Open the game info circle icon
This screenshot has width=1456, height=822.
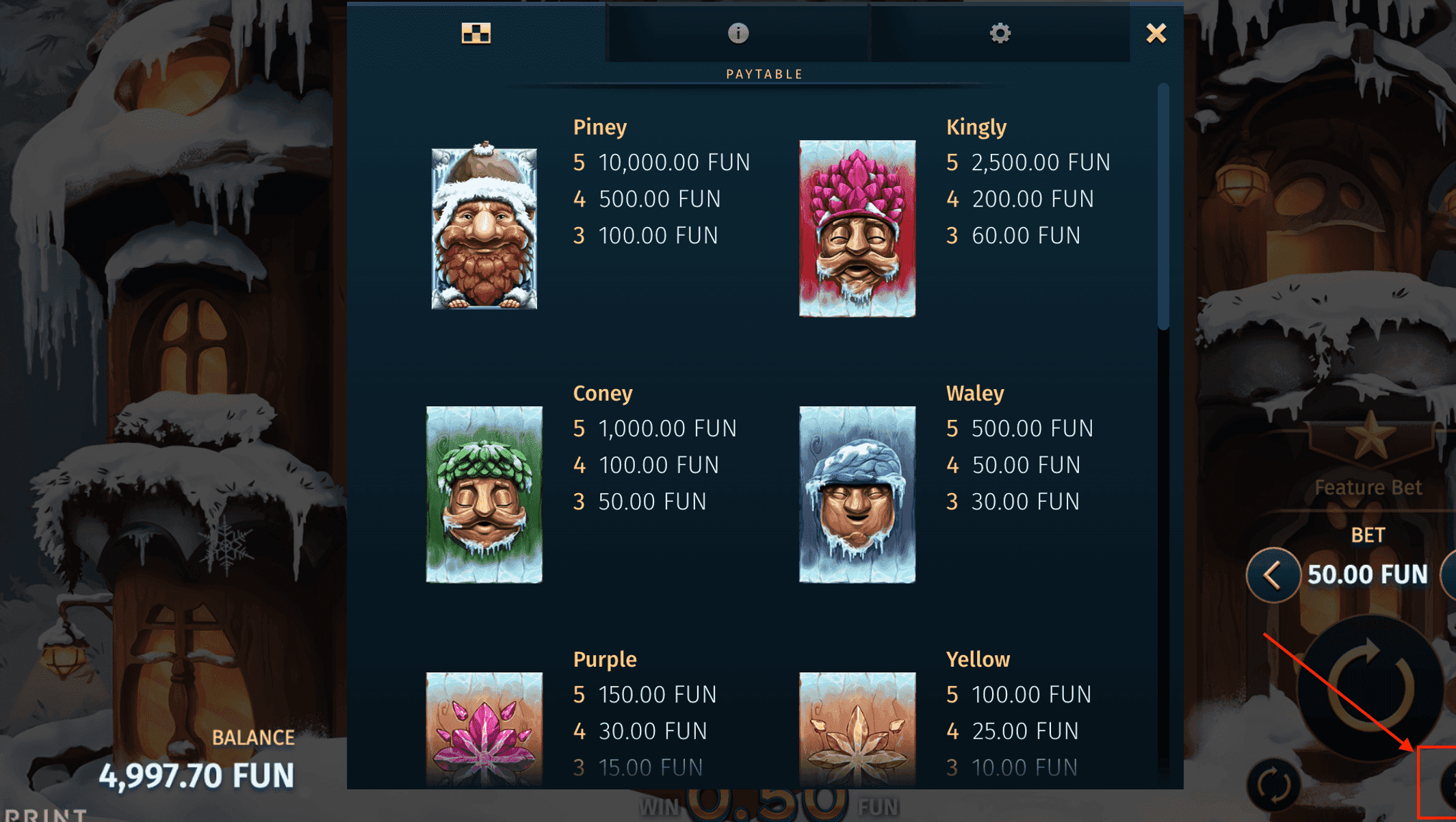point(738,33)
